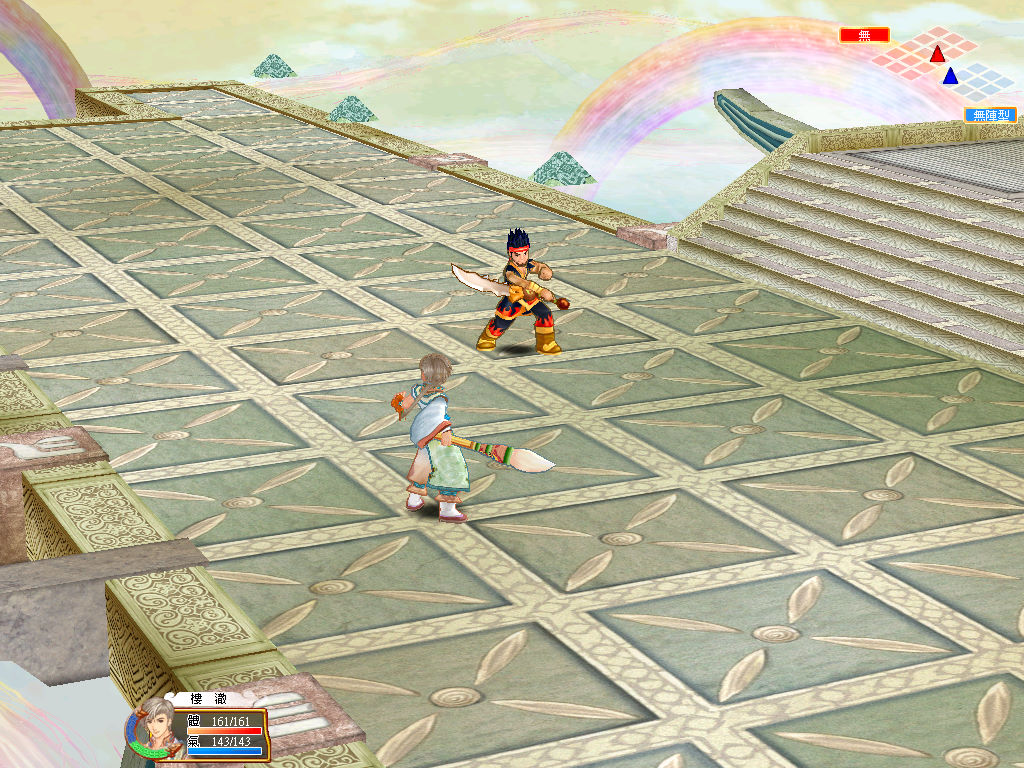Click the blue 無陣型 formation label
Image resolution: width=1024 pixels, height=768 pixels.
coord(990,115)
